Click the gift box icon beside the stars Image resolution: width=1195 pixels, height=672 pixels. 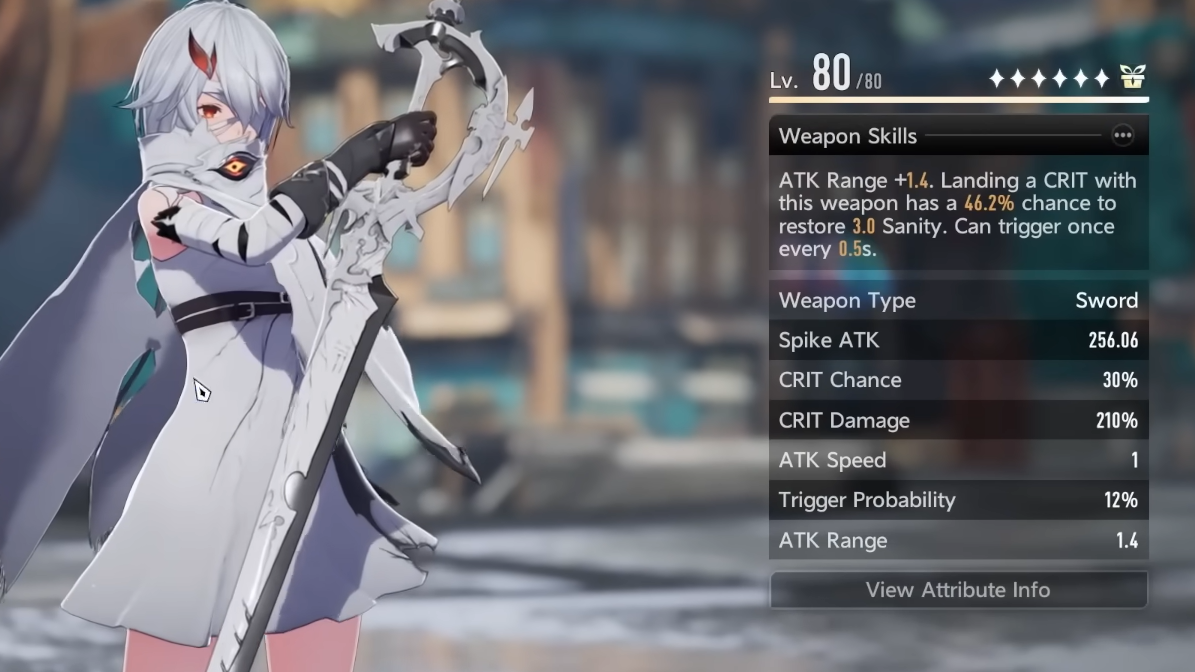1132,77
